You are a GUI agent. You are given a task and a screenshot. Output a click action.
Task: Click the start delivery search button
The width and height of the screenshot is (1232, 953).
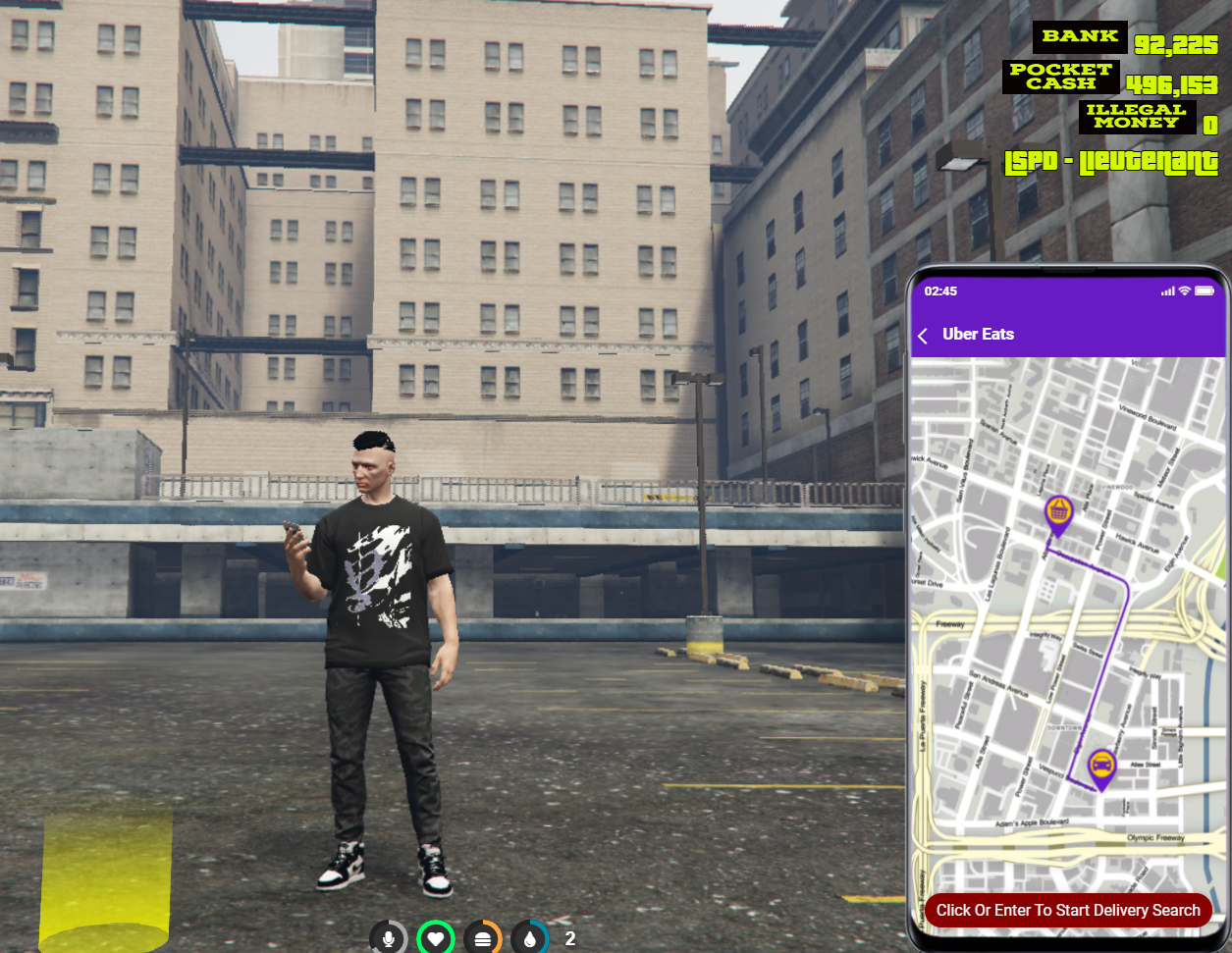(x=1068, y=910)
